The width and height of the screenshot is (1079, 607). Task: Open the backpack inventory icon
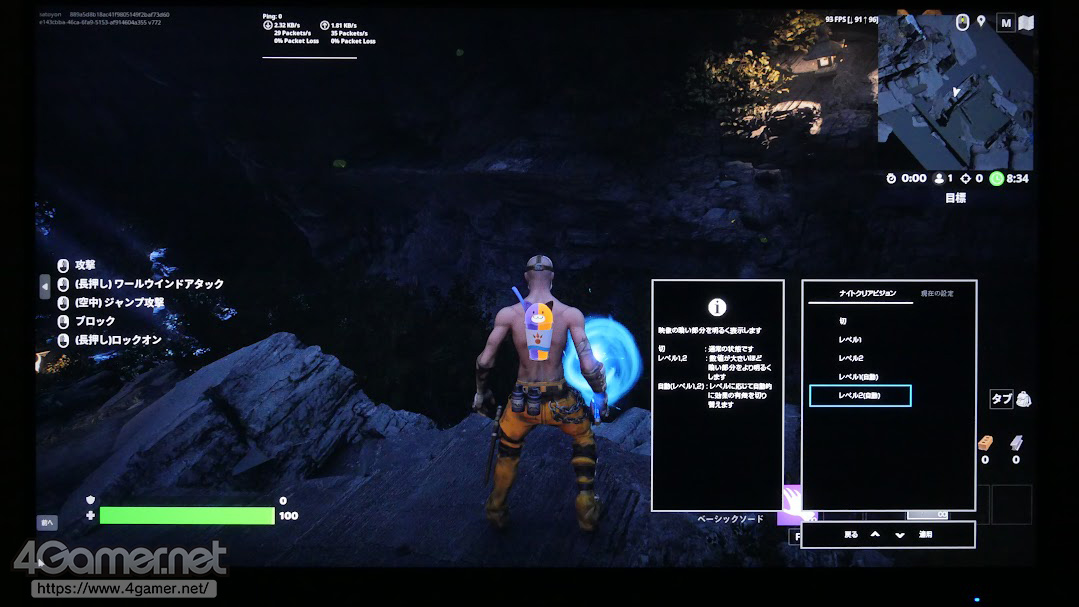pos(1024,399)
